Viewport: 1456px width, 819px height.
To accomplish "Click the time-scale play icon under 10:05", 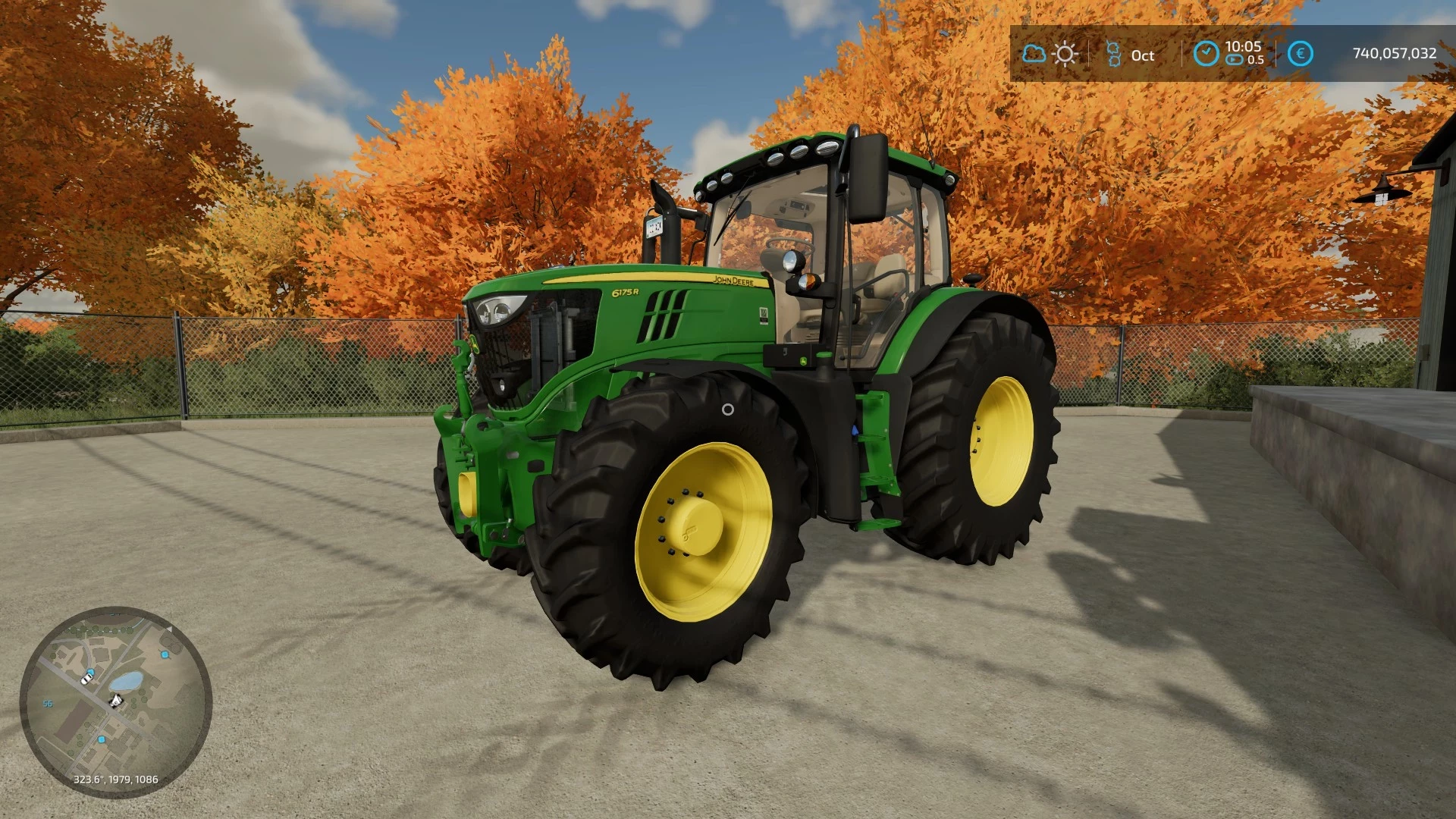I will (x=1233, y=59).
